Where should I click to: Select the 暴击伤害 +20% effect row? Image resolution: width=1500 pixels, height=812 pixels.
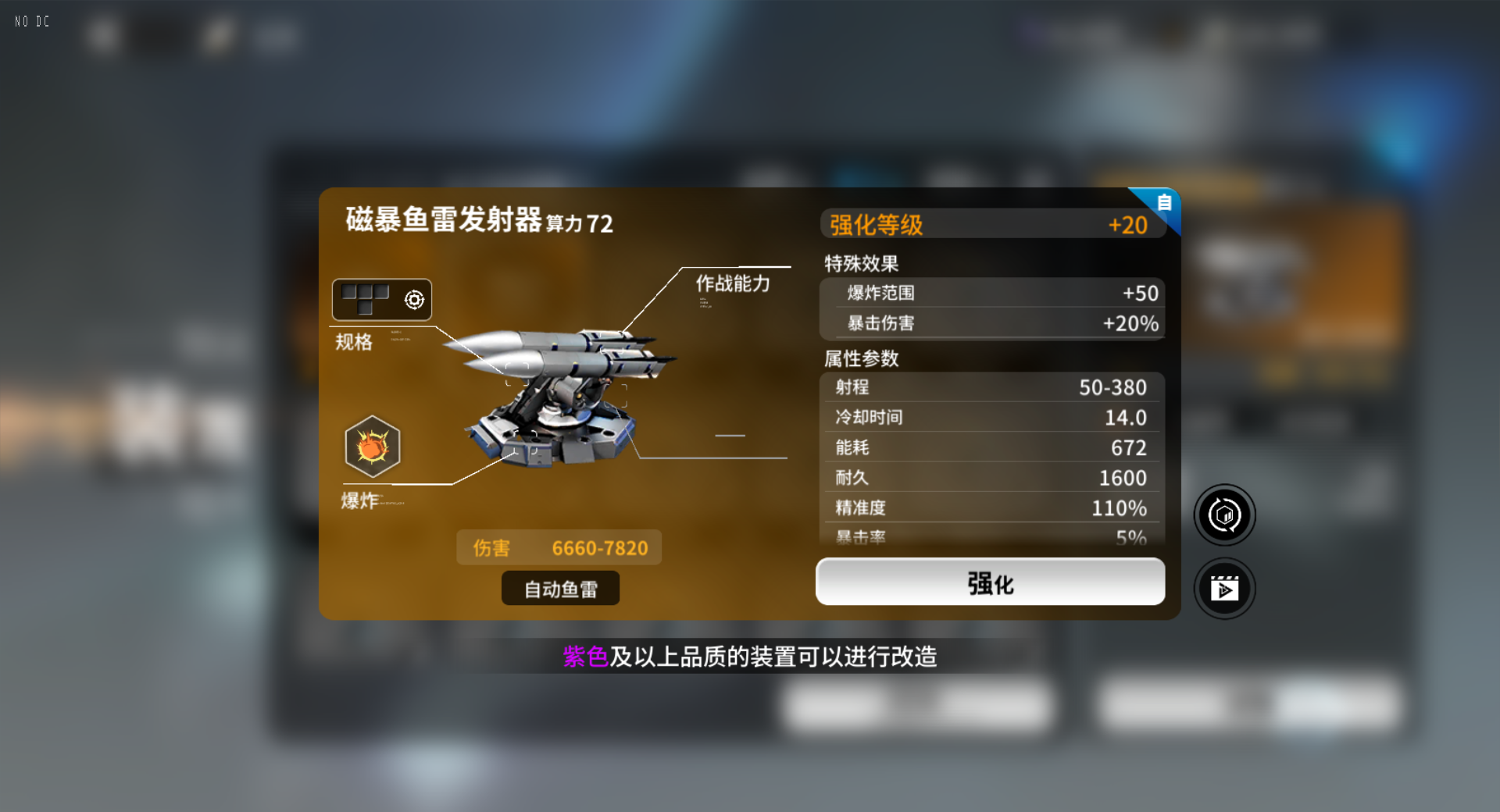click(992, 323)
